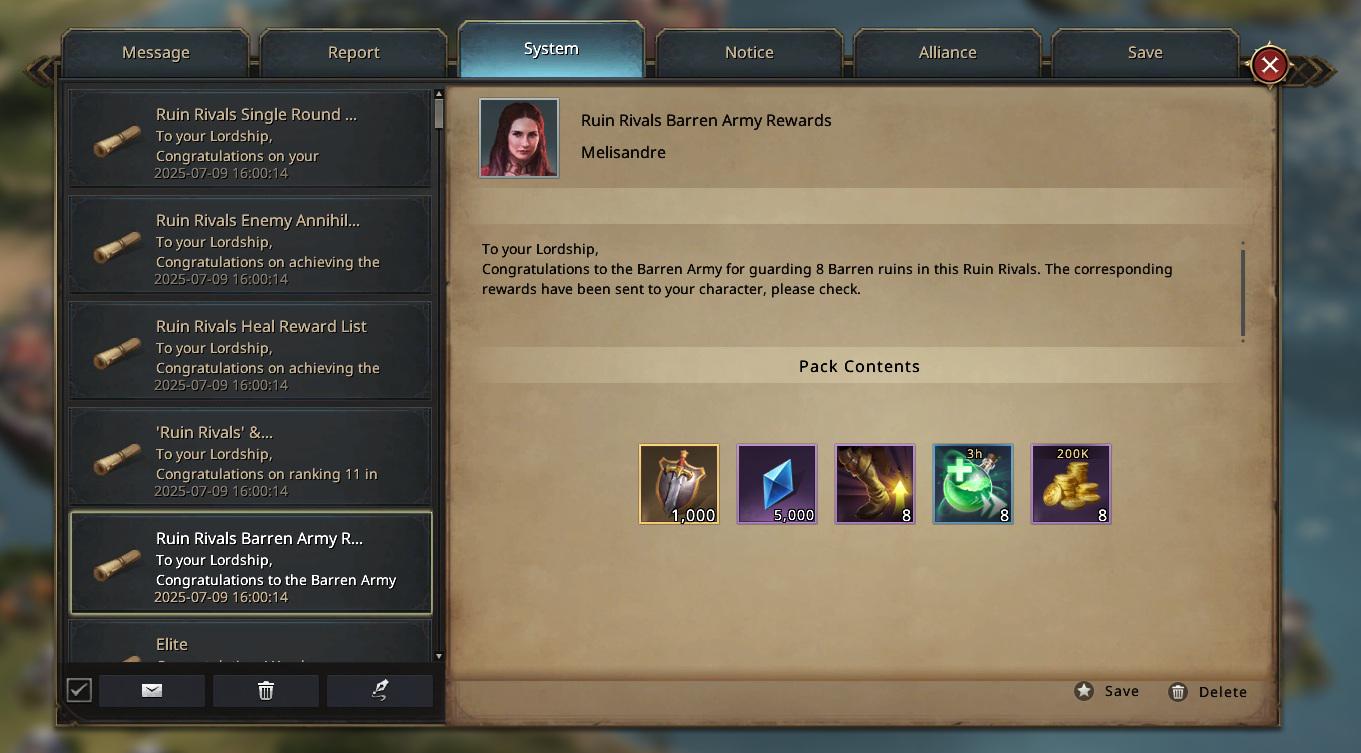Click the broom clean-up button
Screen dimensions: 1361x753
click(379, 690)
